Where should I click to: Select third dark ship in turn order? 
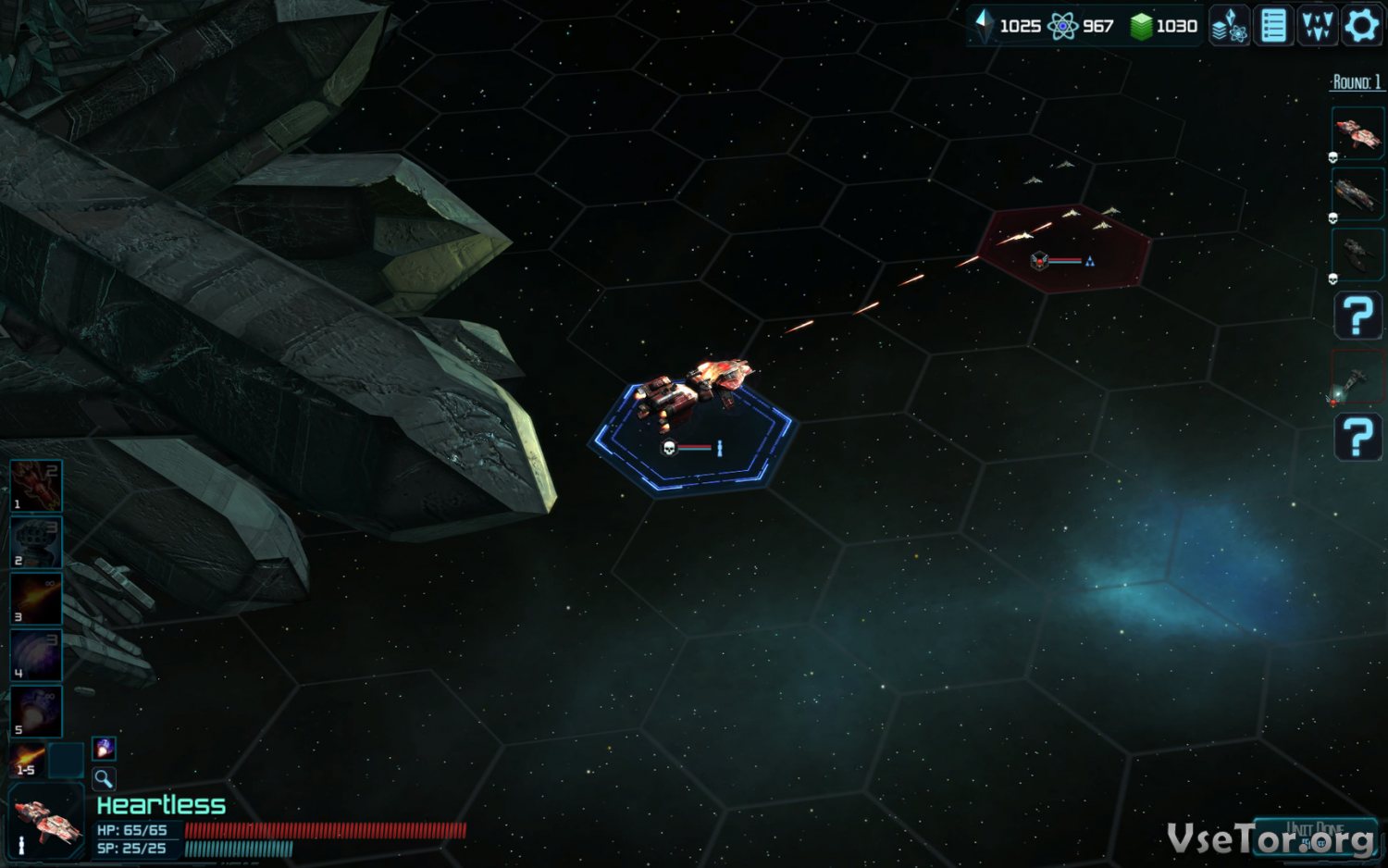[1357, 254]
